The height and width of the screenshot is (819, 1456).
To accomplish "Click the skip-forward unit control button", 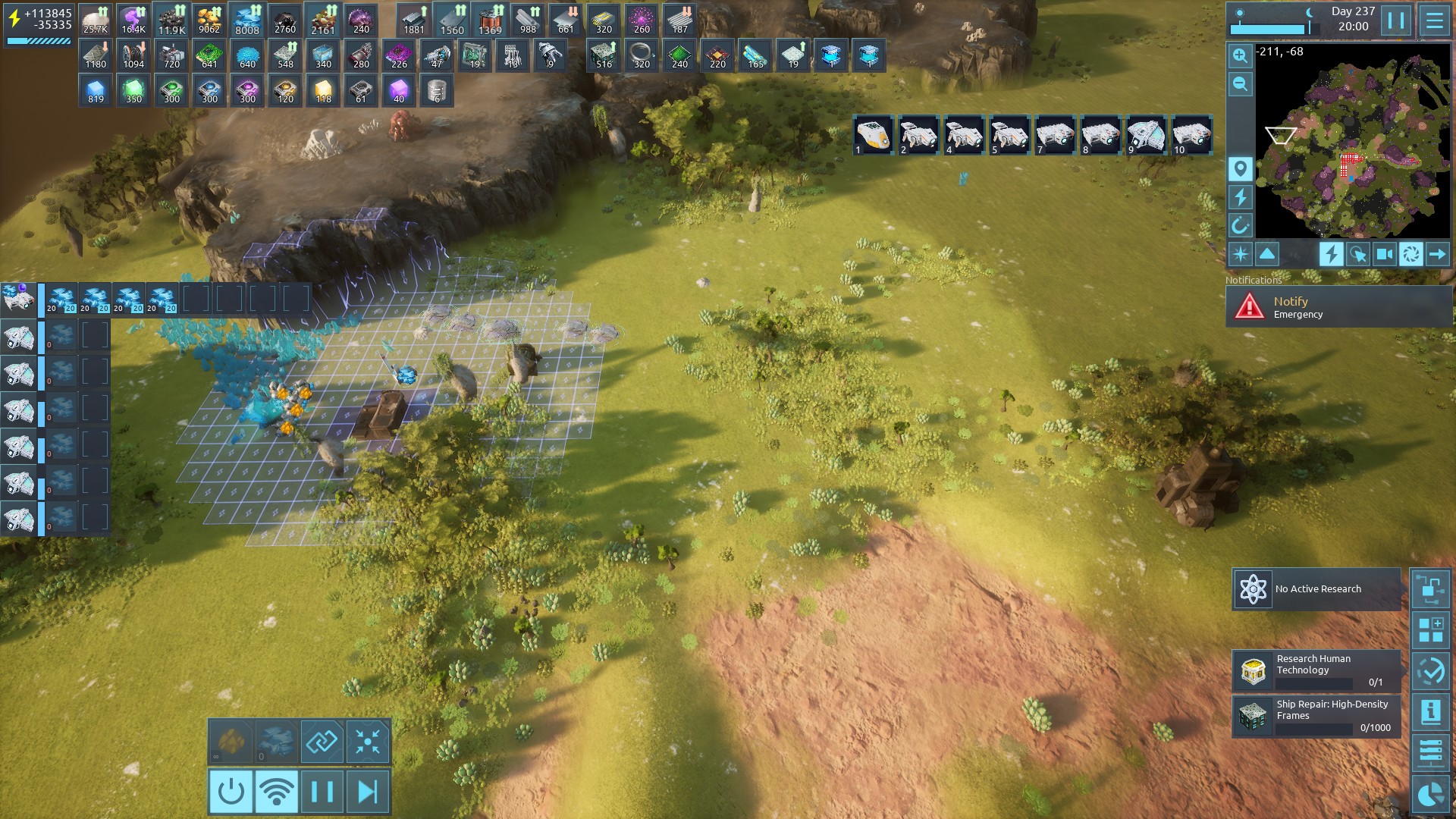I will click(x=368, y=792).
